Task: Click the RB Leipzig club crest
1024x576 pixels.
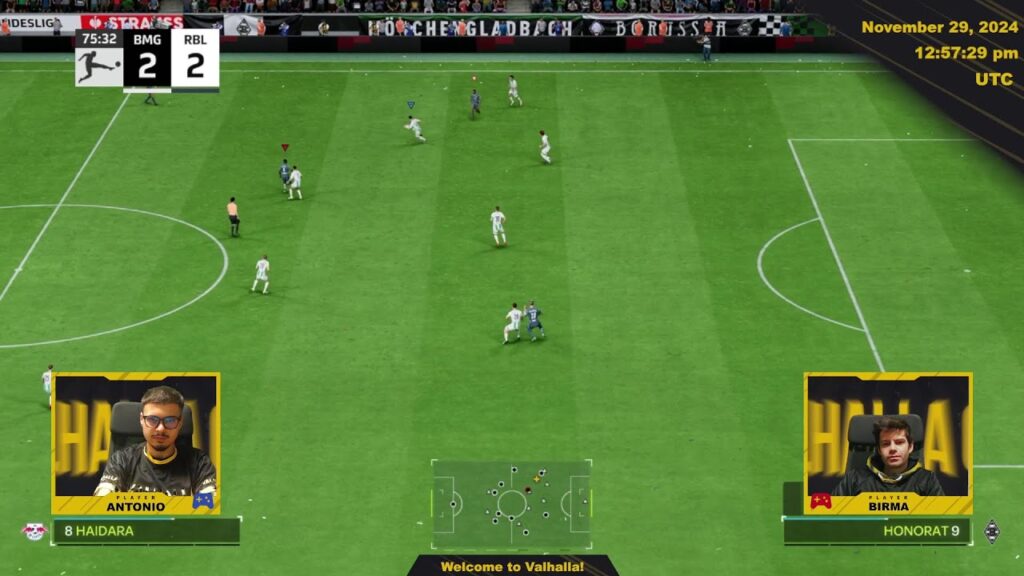Action: 34,531
